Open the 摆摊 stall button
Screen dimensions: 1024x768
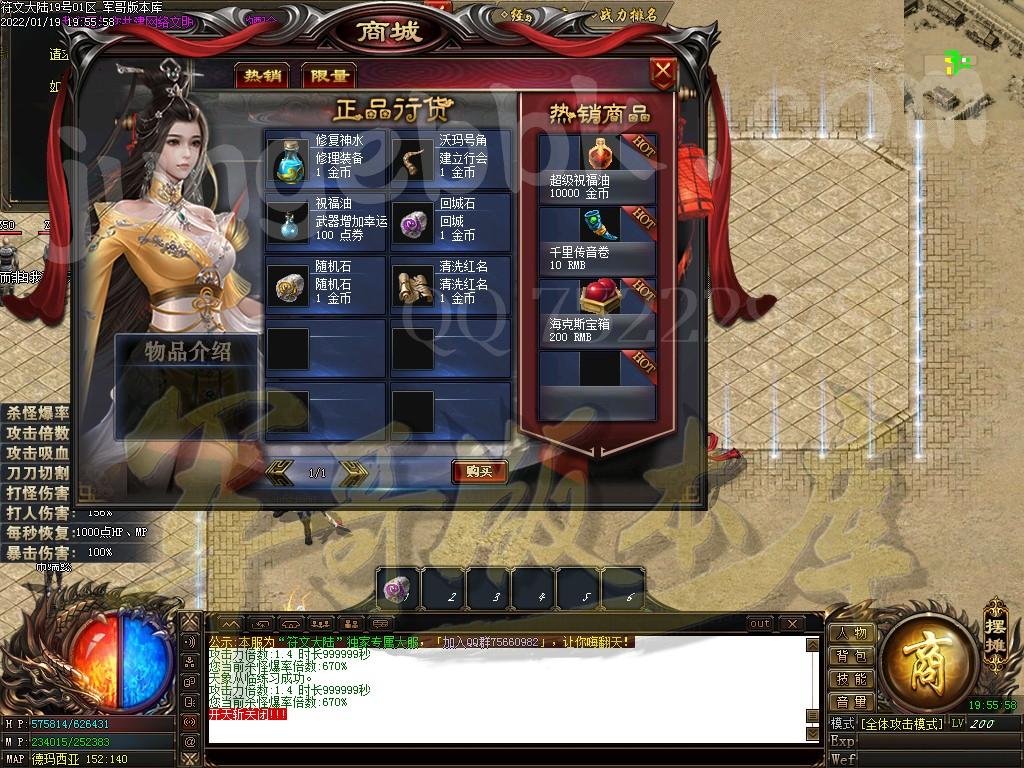(996, 627)
